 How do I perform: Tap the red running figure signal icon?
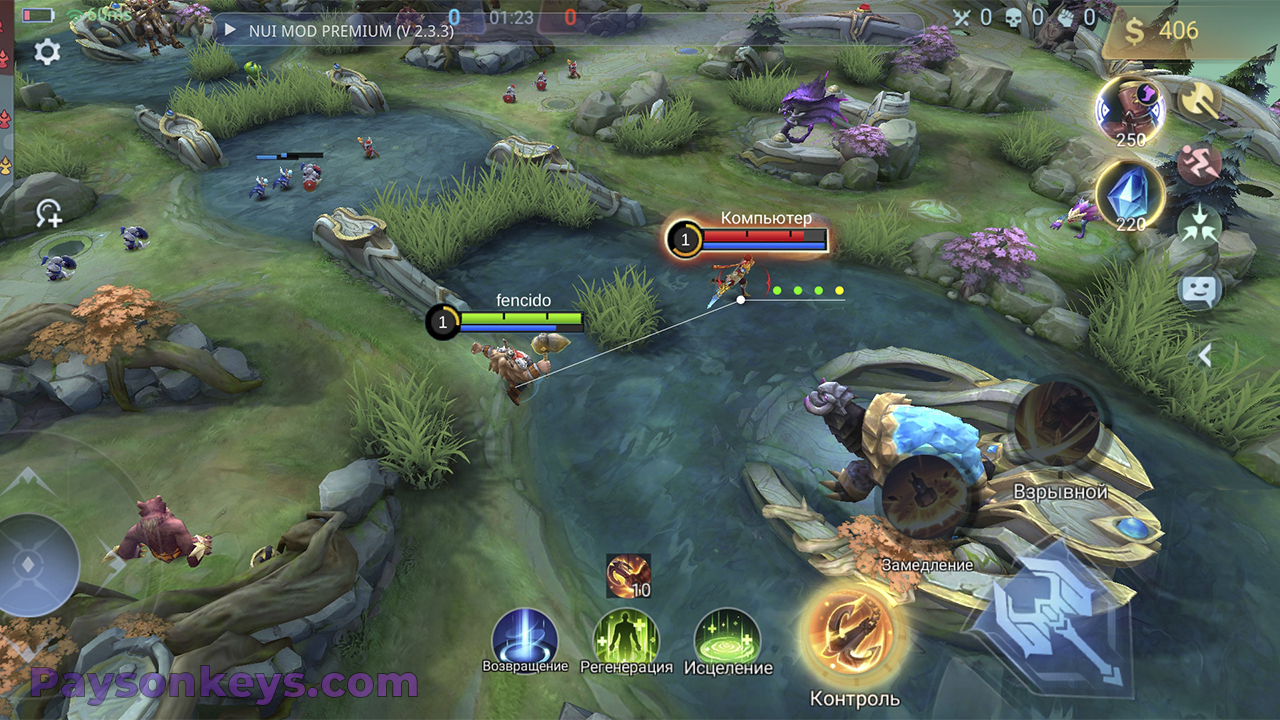click(1197, 164)
